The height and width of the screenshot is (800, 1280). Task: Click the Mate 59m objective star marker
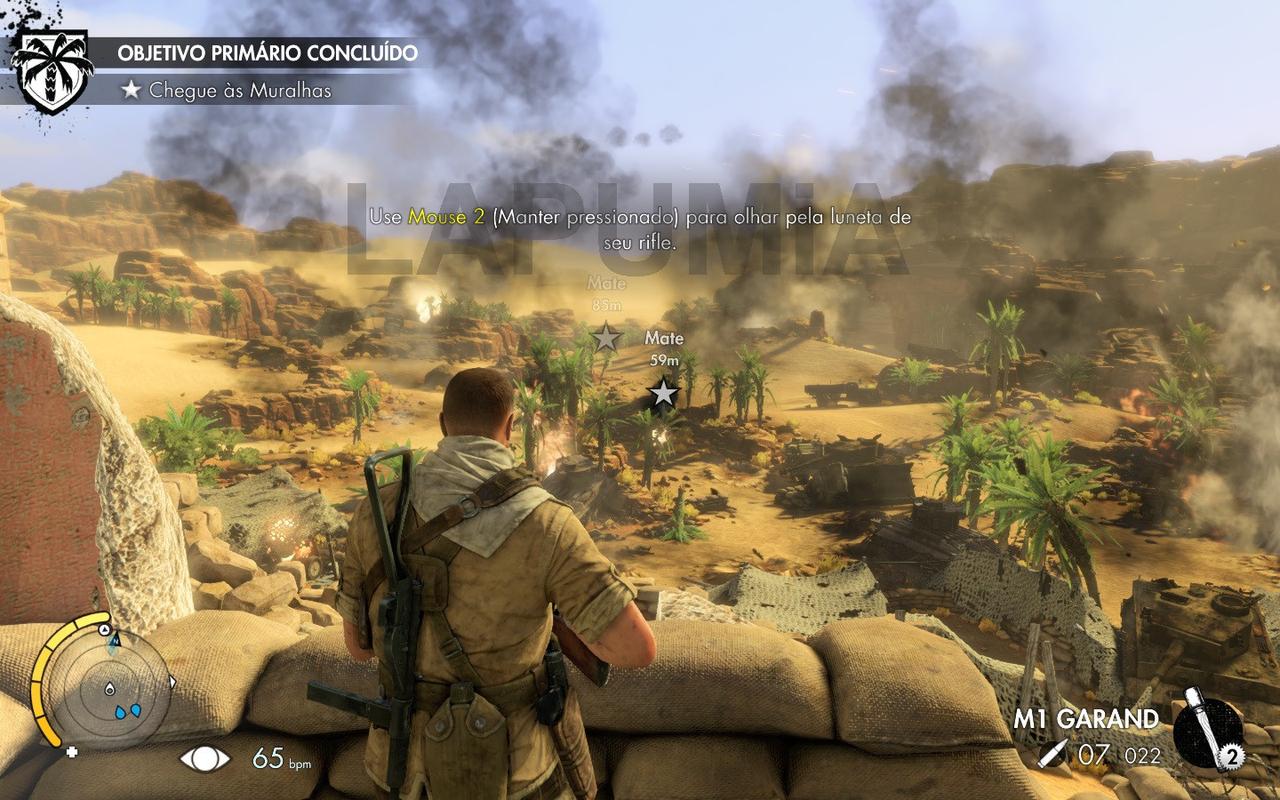coord(663,393)
